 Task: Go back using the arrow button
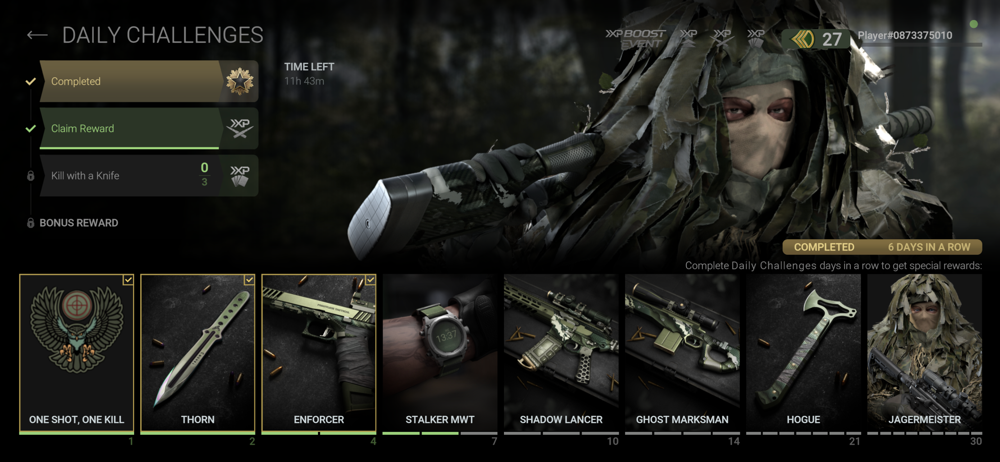pos(37,36)
